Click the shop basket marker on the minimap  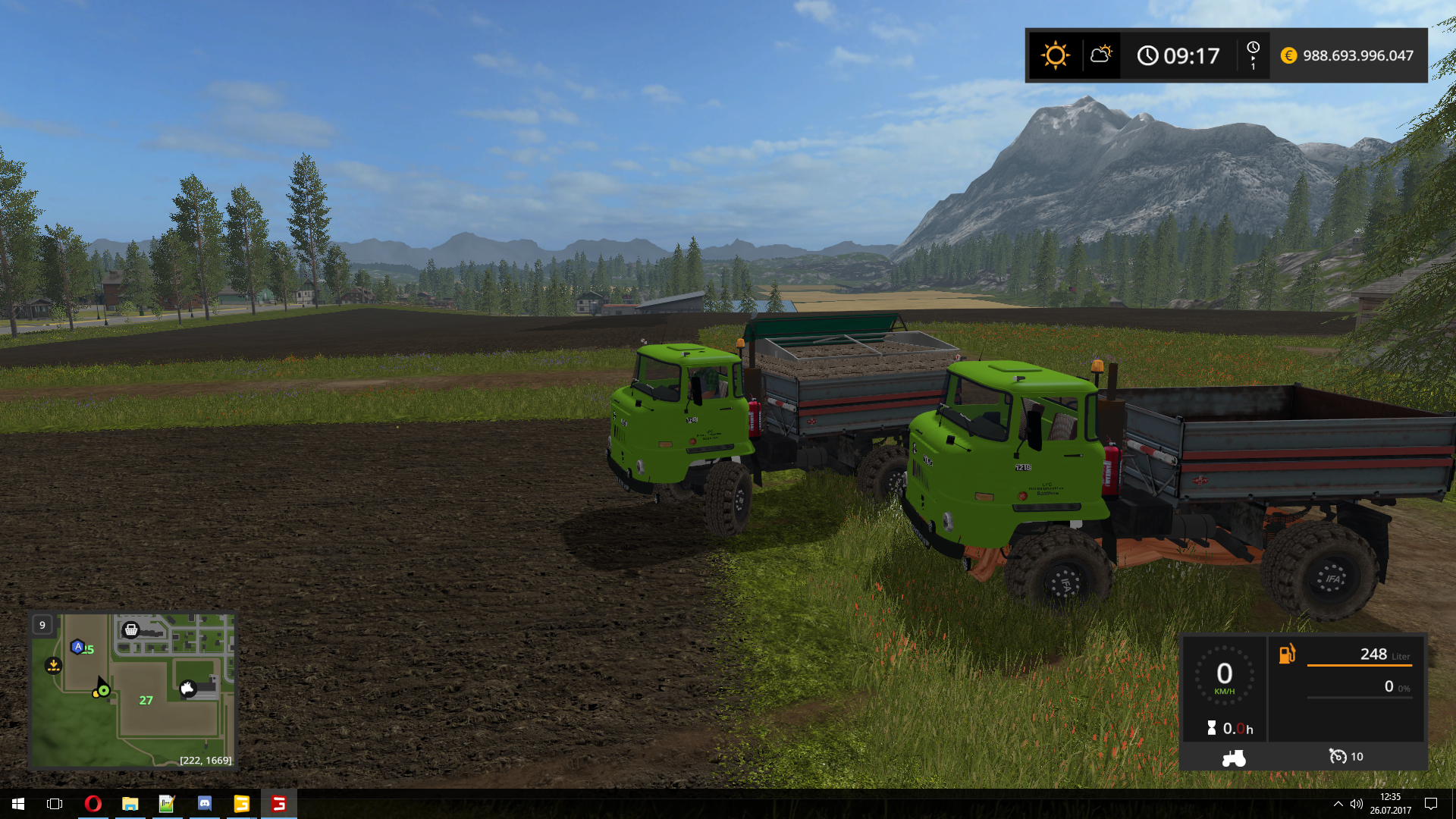point(131,629)
